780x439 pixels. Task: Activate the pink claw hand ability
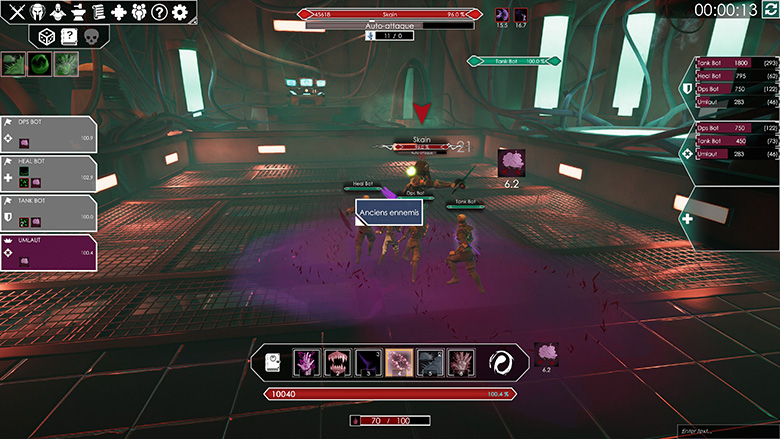pyautogui.click(x=307, y=363)
